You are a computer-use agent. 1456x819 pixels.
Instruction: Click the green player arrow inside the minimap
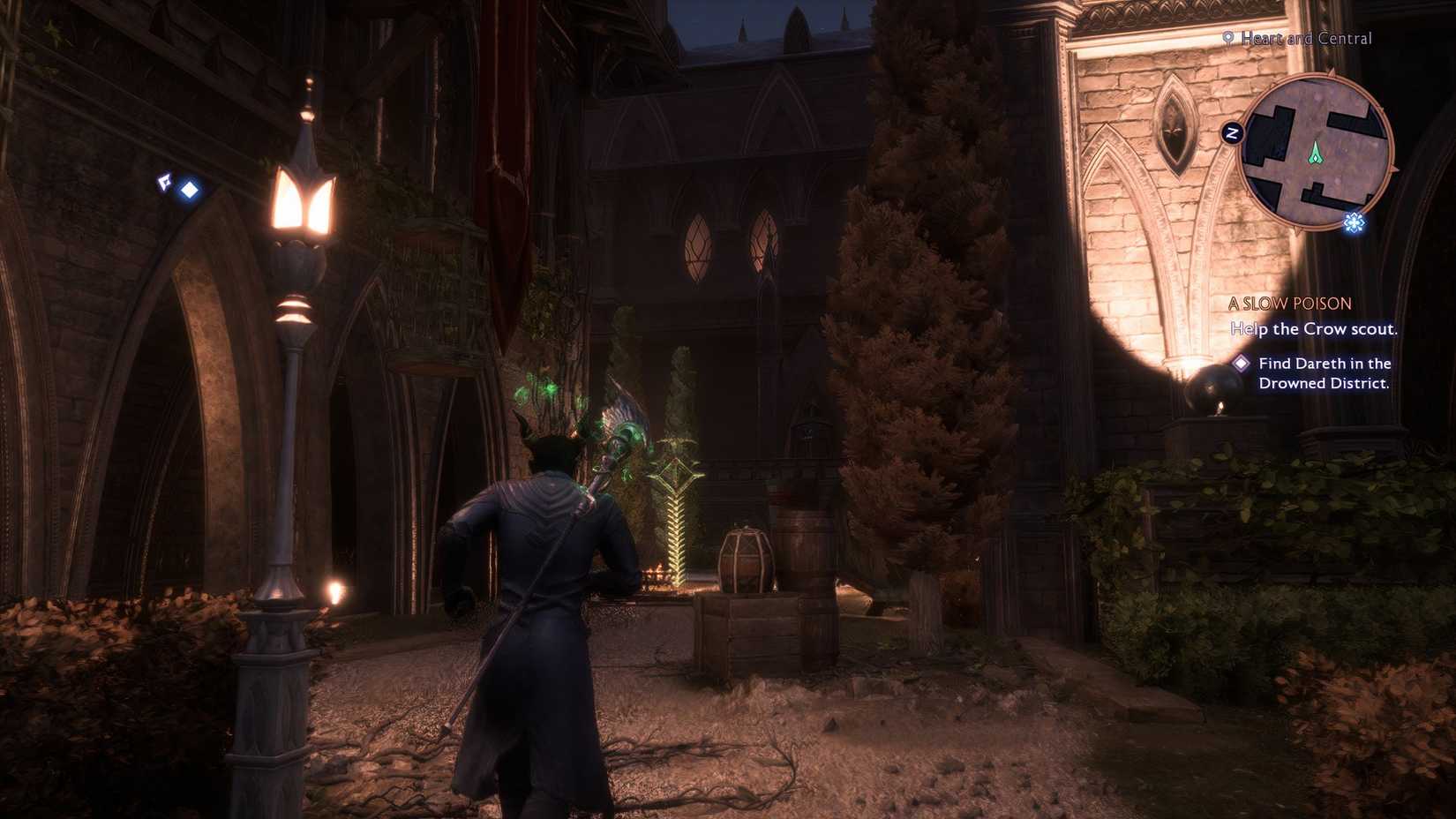click(x=1315, y=154)
